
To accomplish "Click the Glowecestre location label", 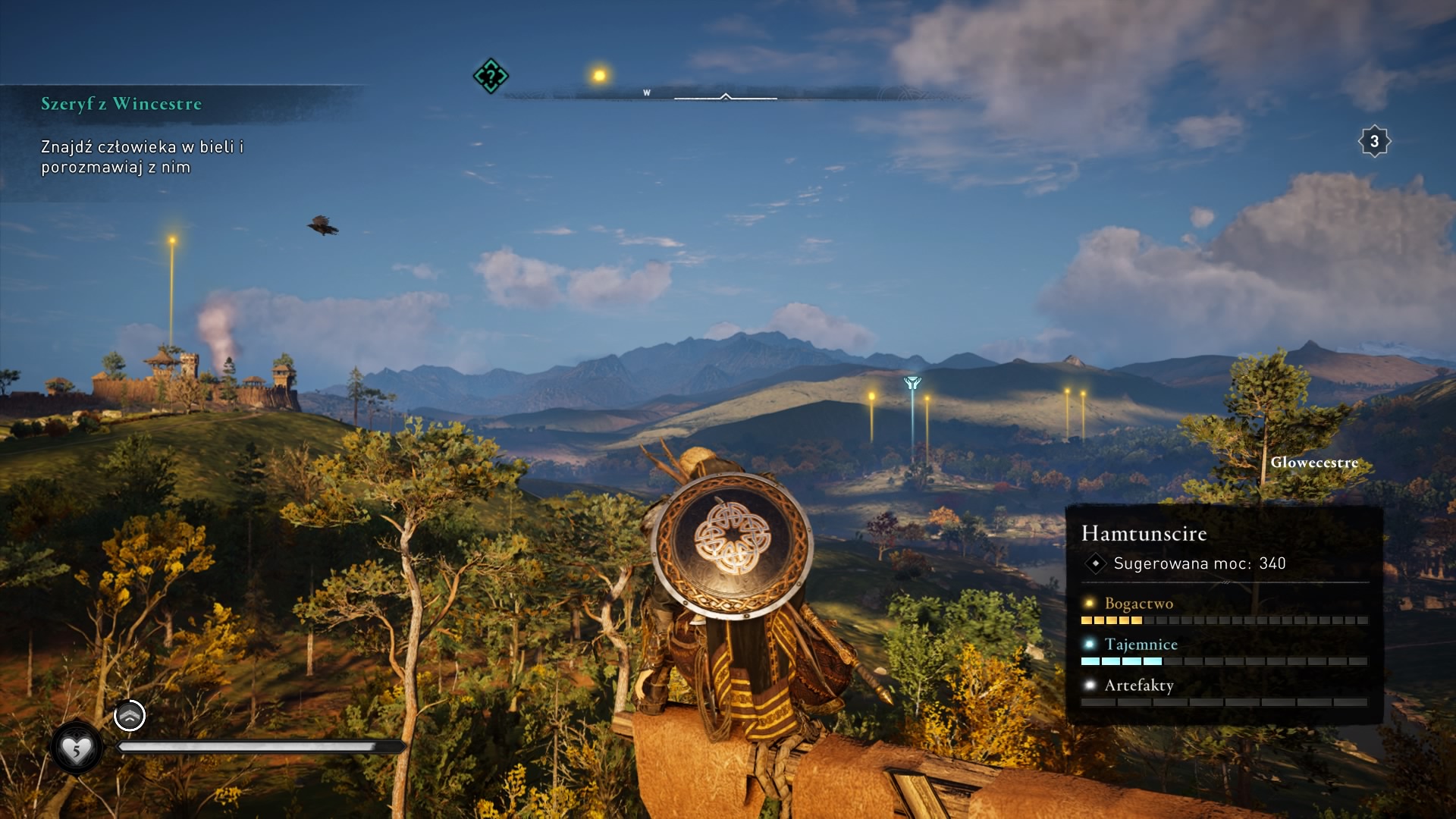I will tap(1314, 463).
